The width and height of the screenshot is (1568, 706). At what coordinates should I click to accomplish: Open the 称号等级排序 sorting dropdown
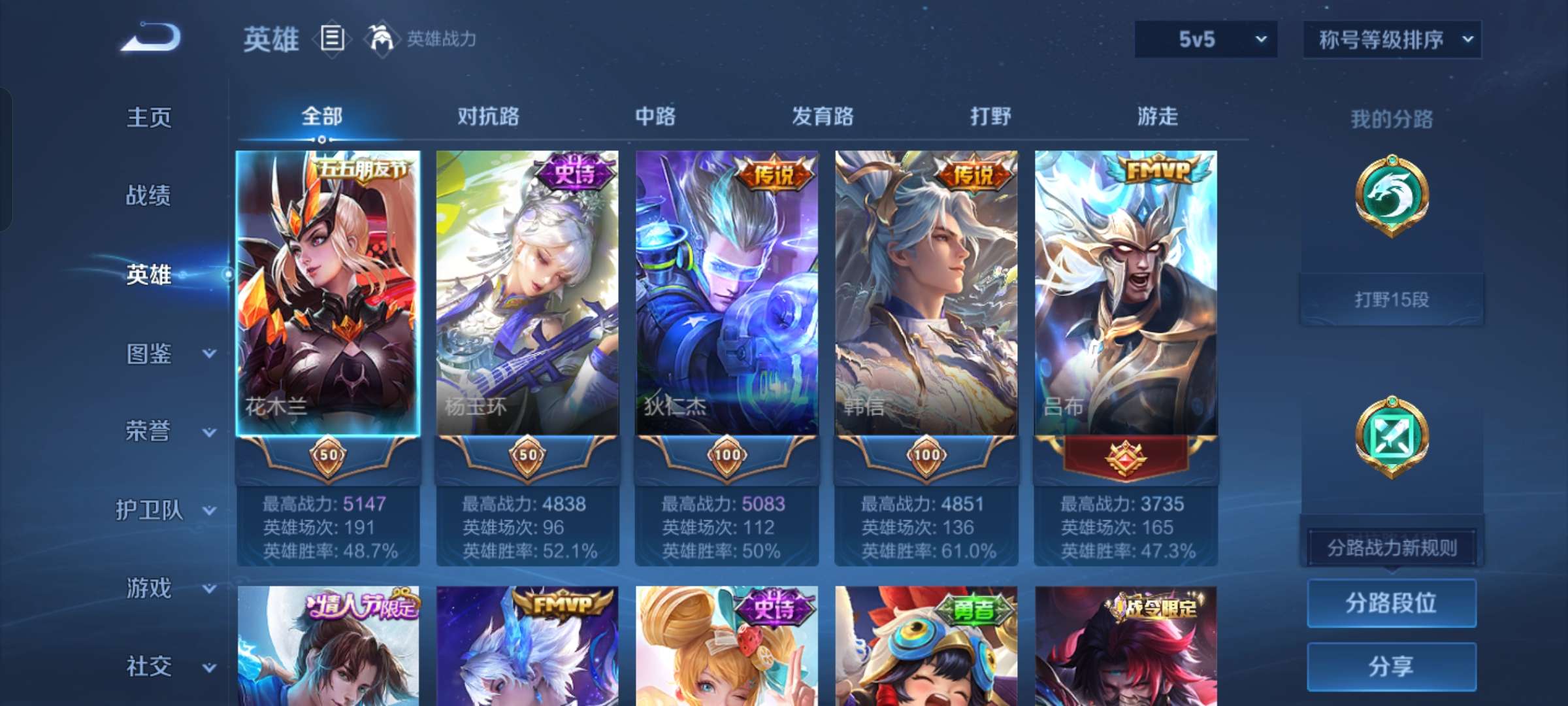(x=1392, y=39)
